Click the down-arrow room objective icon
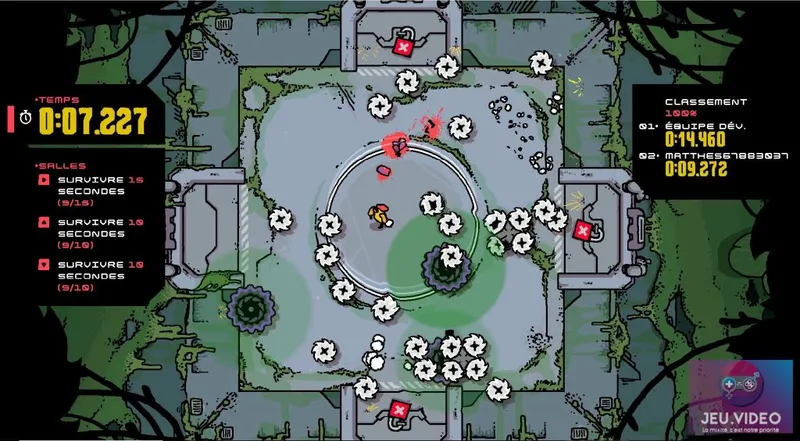Viewport: 800px width, 441px height. click(x=44, y=264)
